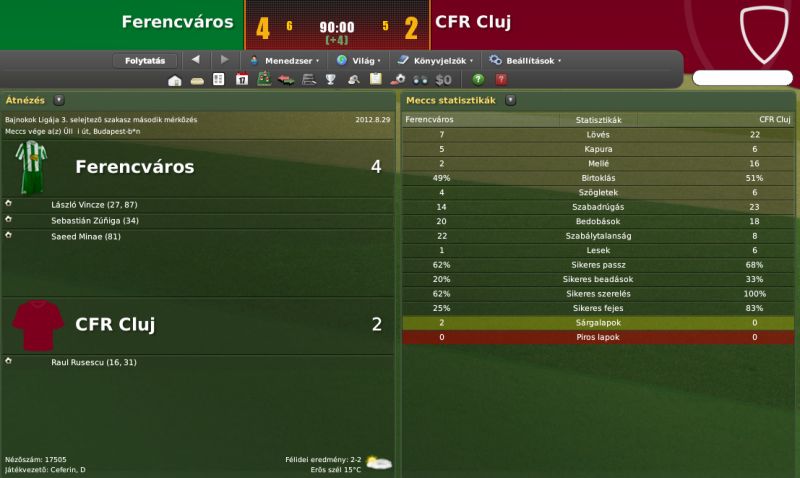The height and width of the screenshot is (478, 800).
Task: Click the Folytatás continue button
Action: 145,60
